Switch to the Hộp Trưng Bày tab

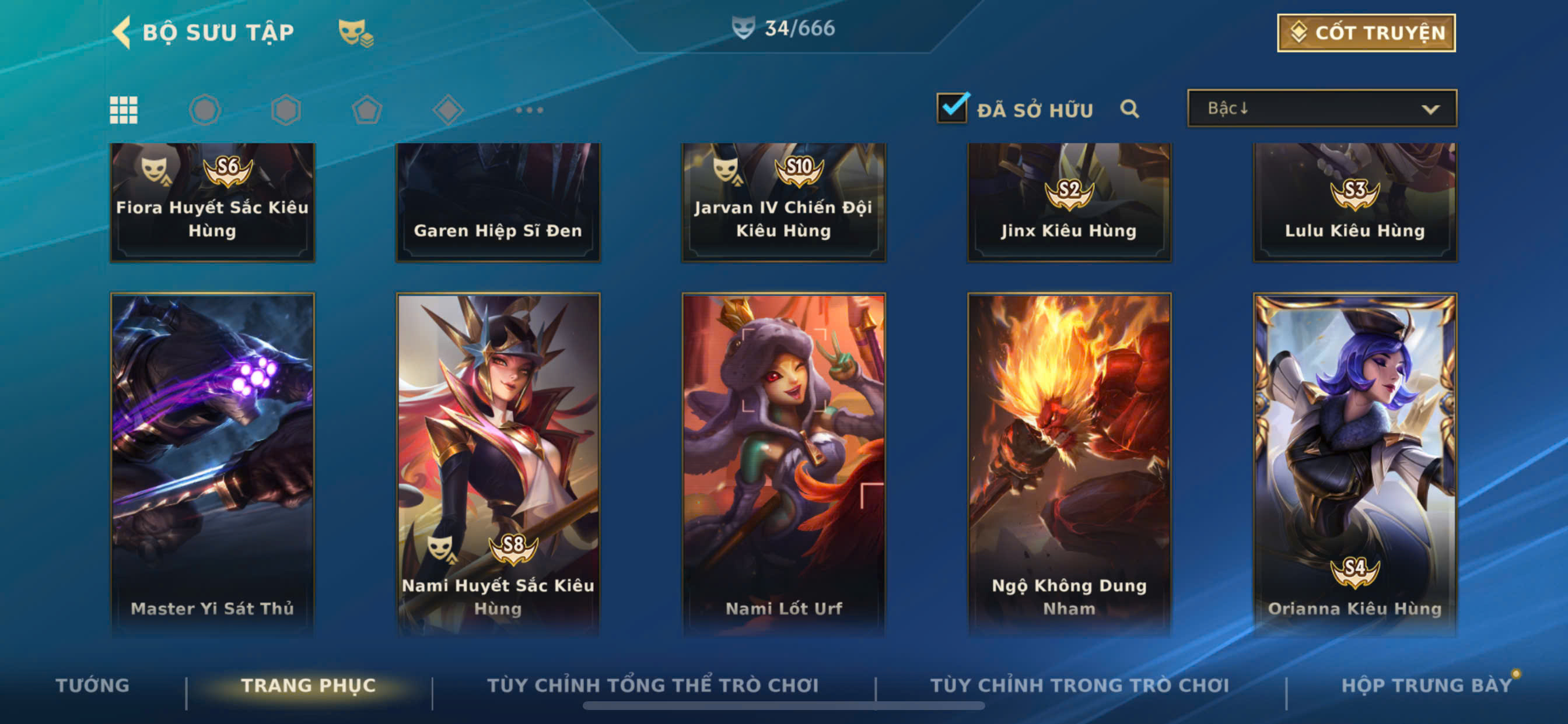tap(1426, 685)
